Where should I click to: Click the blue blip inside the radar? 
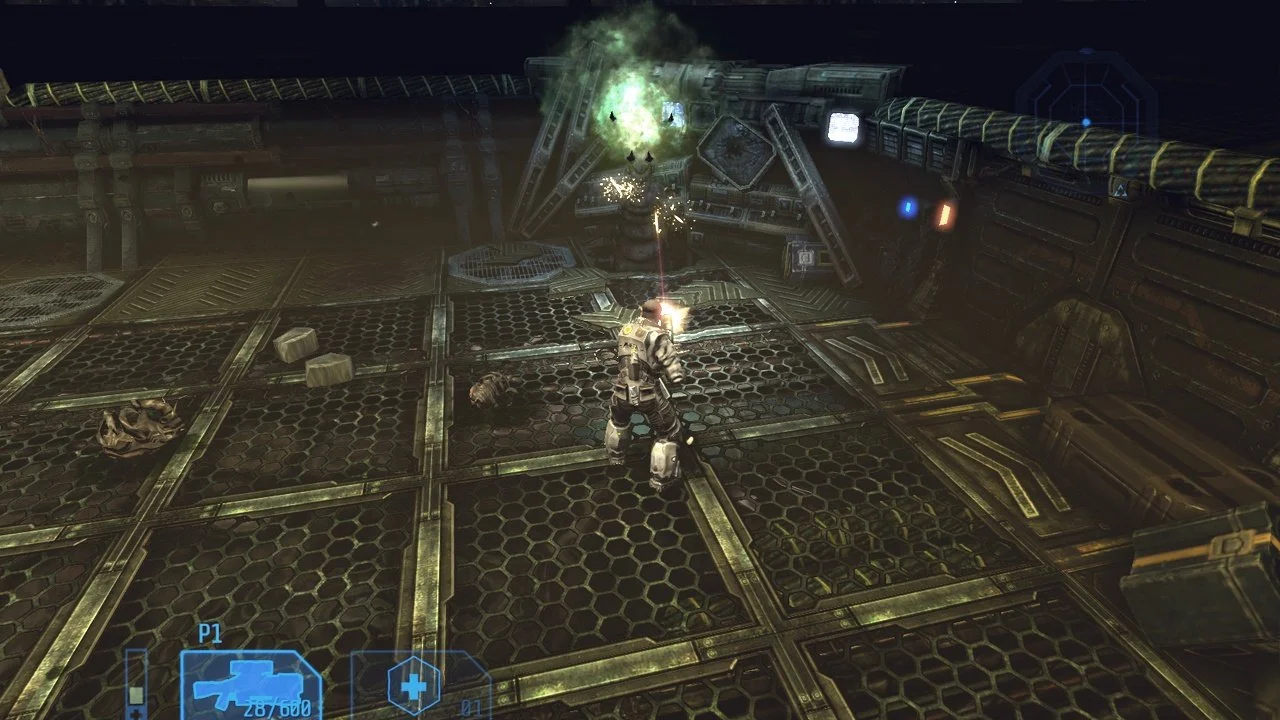(x=1086, y=122)
